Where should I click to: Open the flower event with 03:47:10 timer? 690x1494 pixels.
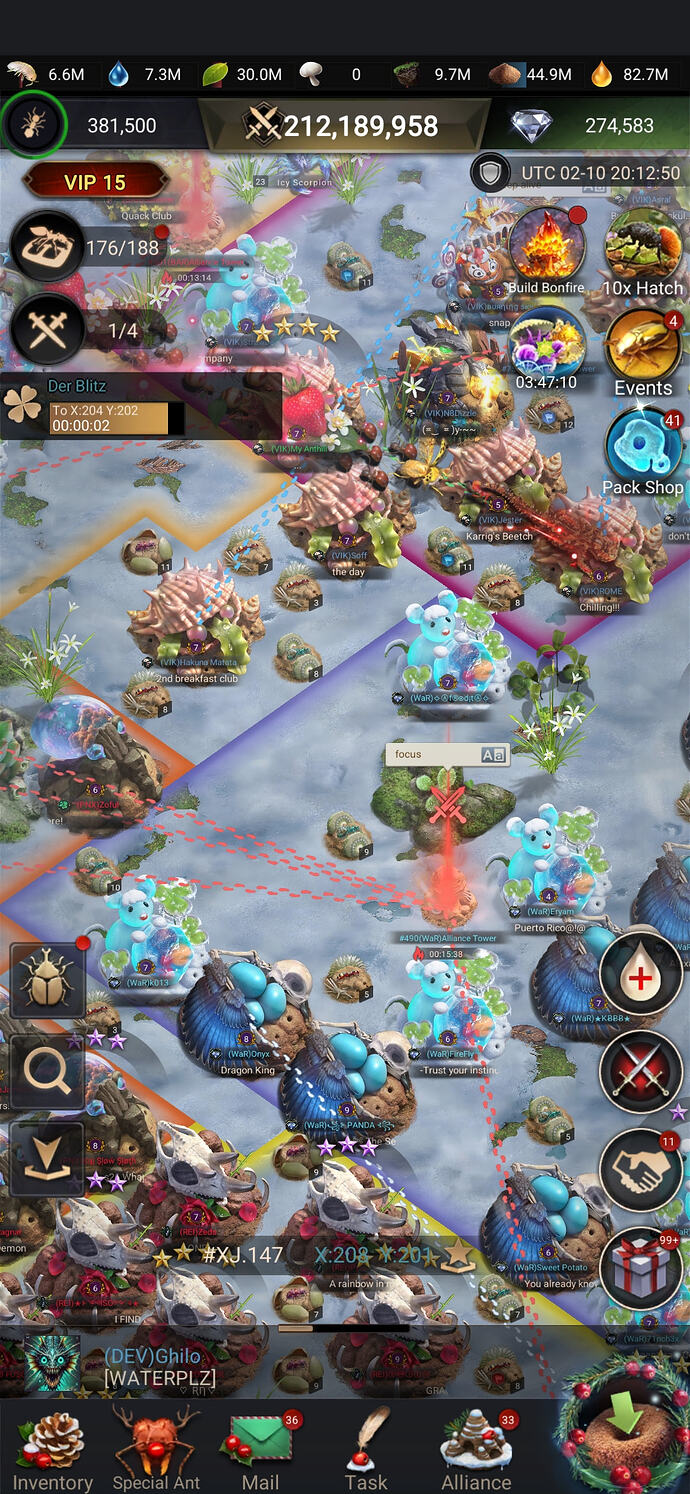[546, 345]
